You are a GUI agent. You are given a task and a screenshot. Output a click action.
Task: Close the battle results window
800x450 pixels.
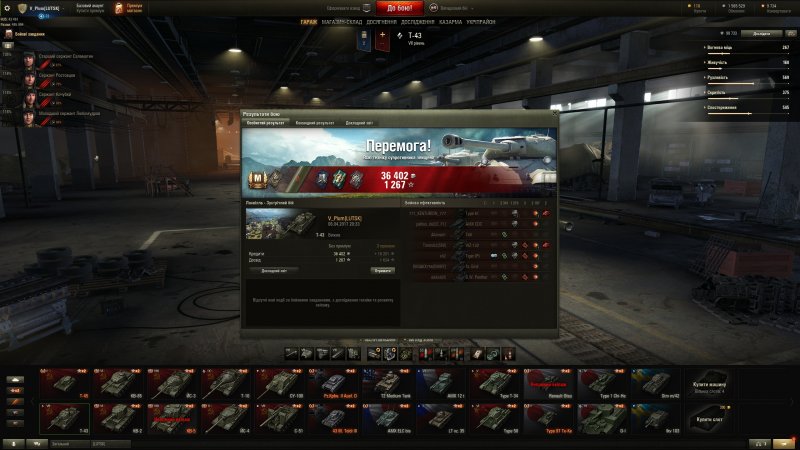tap(553, 115)
